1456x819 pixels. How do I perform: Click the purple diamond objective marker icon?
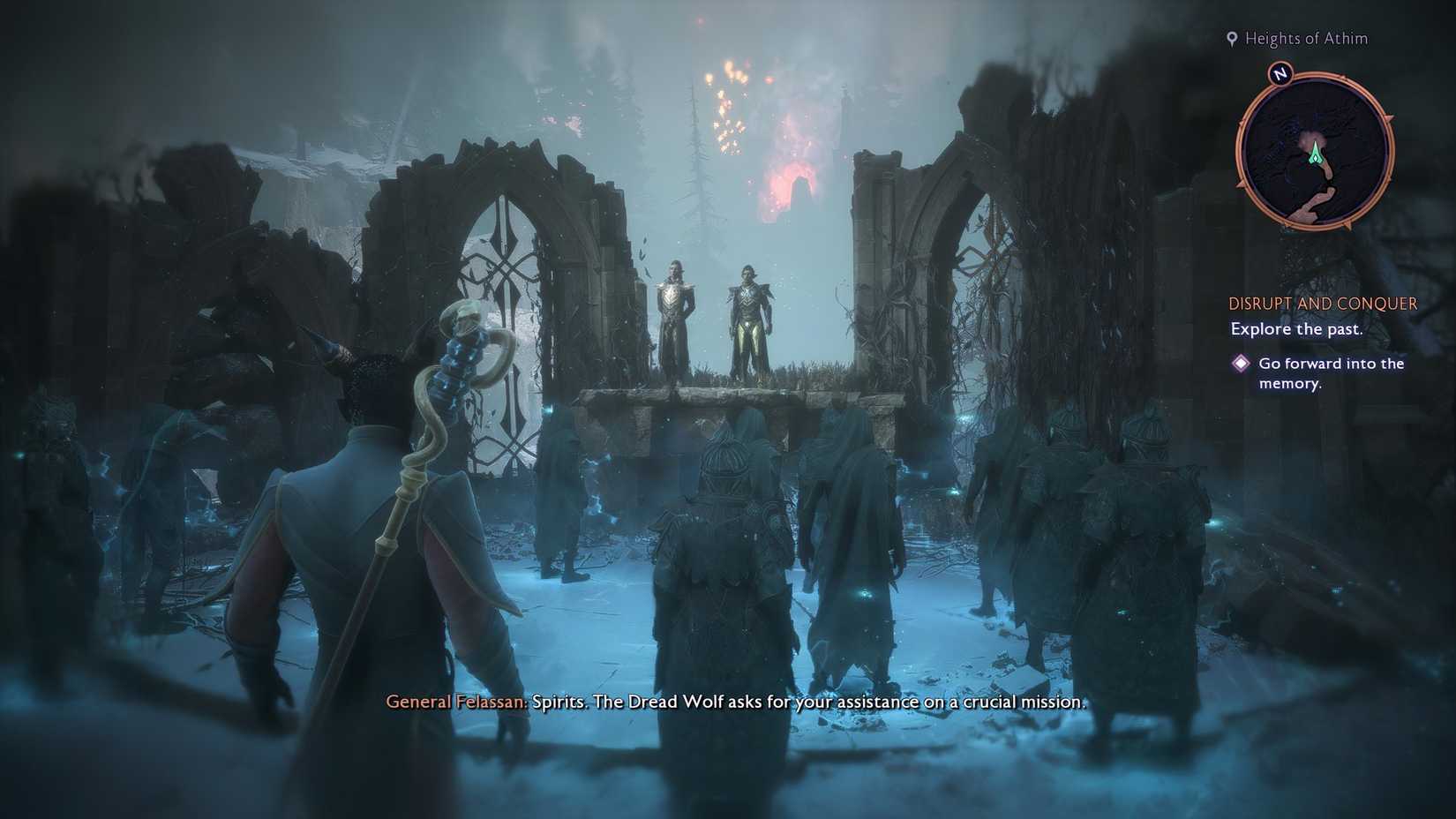coord(1242,362)
